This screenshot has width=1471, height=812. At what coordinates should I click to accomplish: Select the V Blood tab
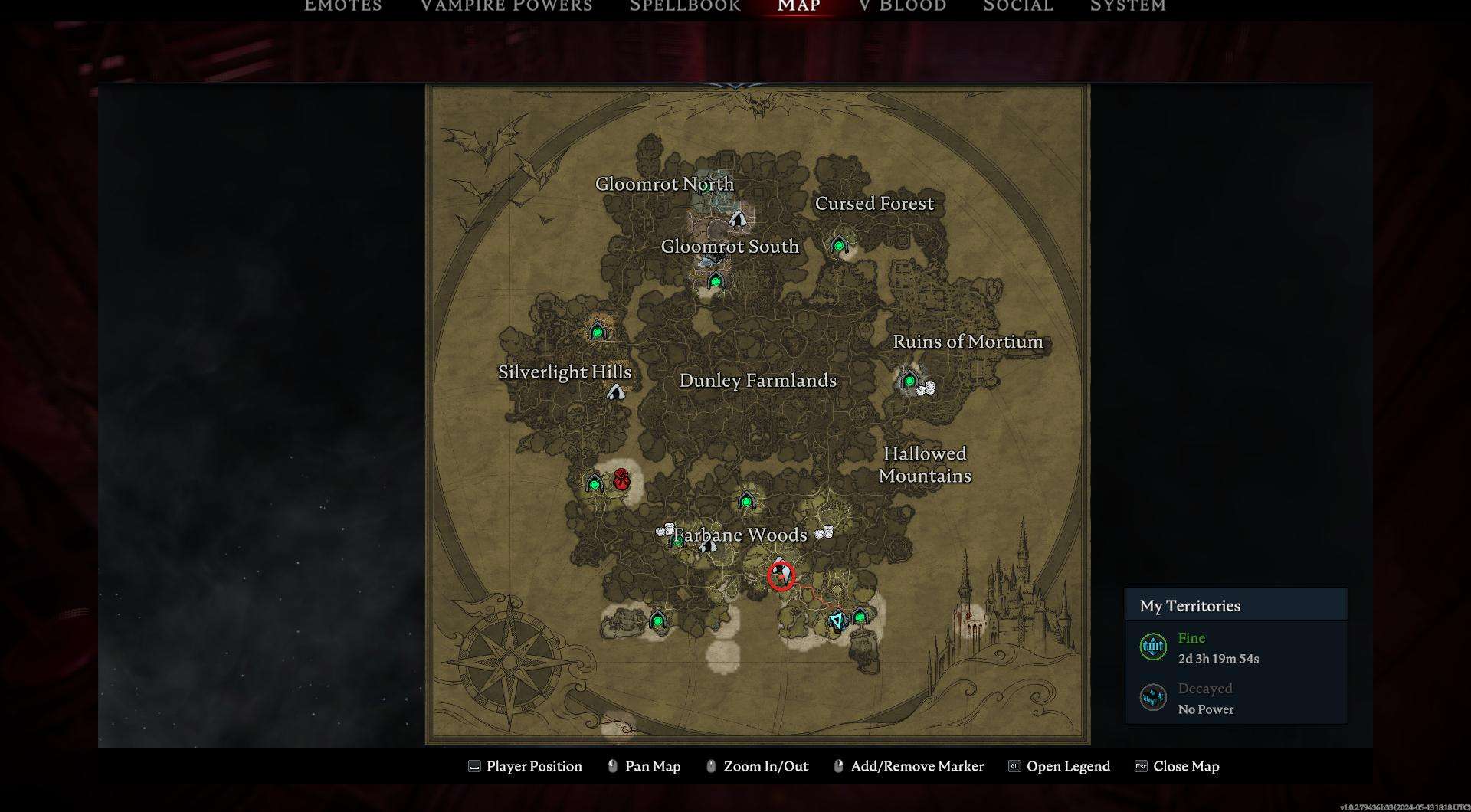pos(903,6)
